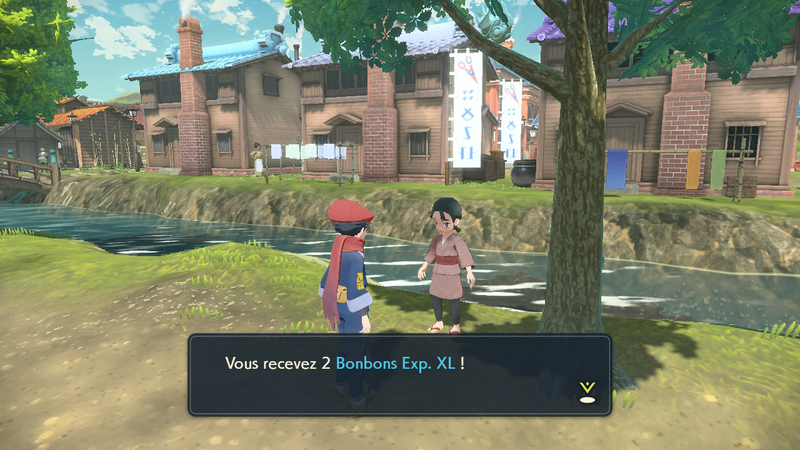Image resolution: width=800 pixels, height=450 pixels.
Task: Click the yellow continue arrow indicator
Action: [x=587, y=391]
